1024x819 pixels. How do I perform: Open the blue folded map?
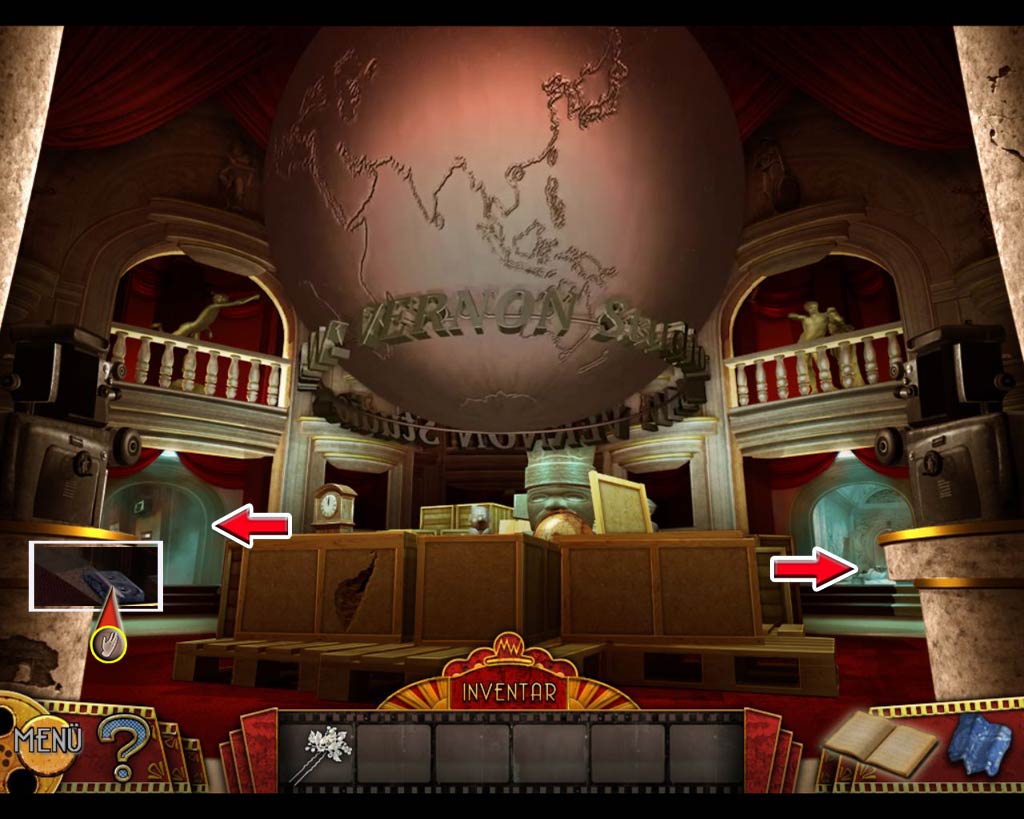coord(980,743)
